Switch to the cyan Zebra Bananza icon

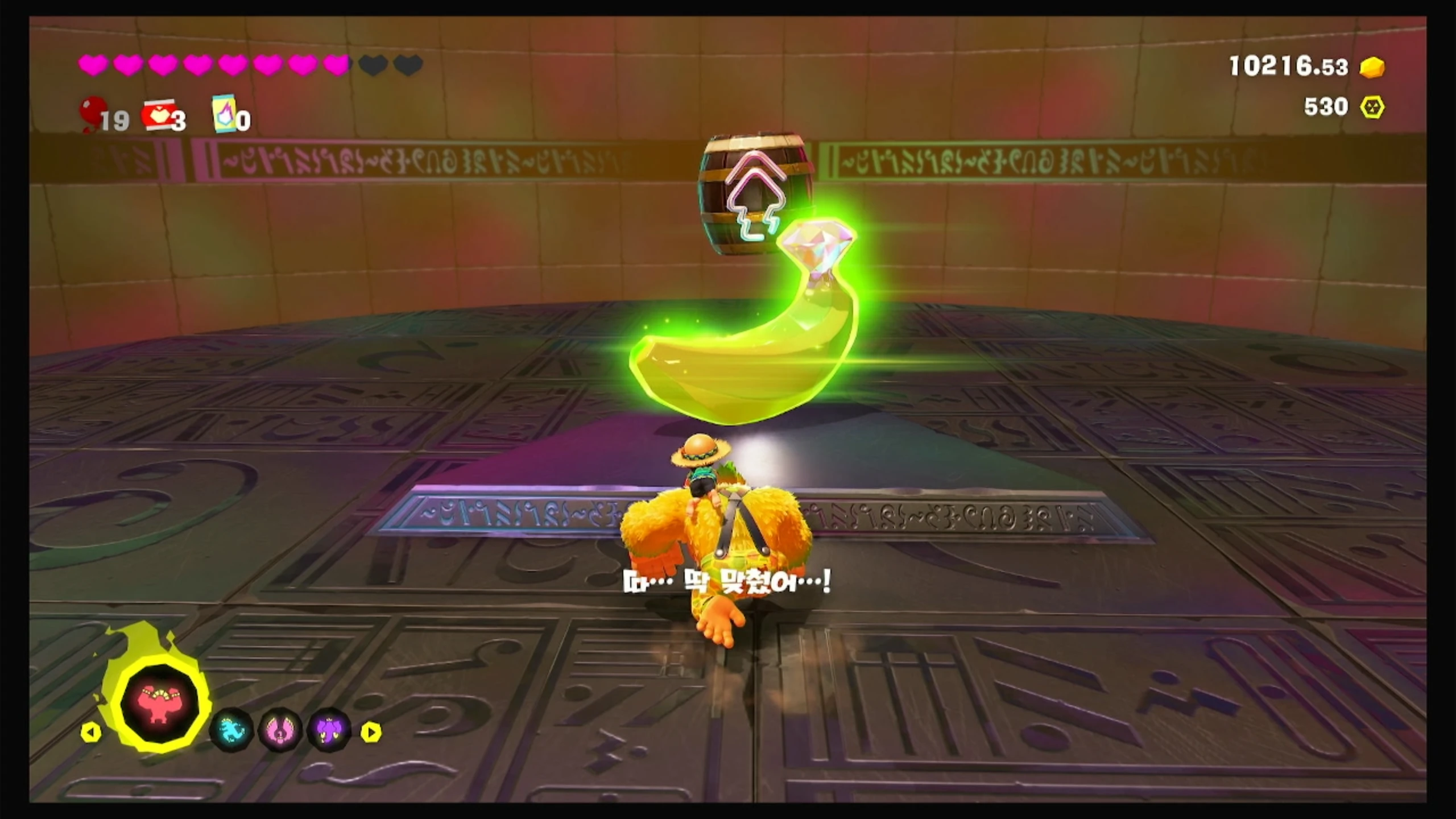(231, 730)
